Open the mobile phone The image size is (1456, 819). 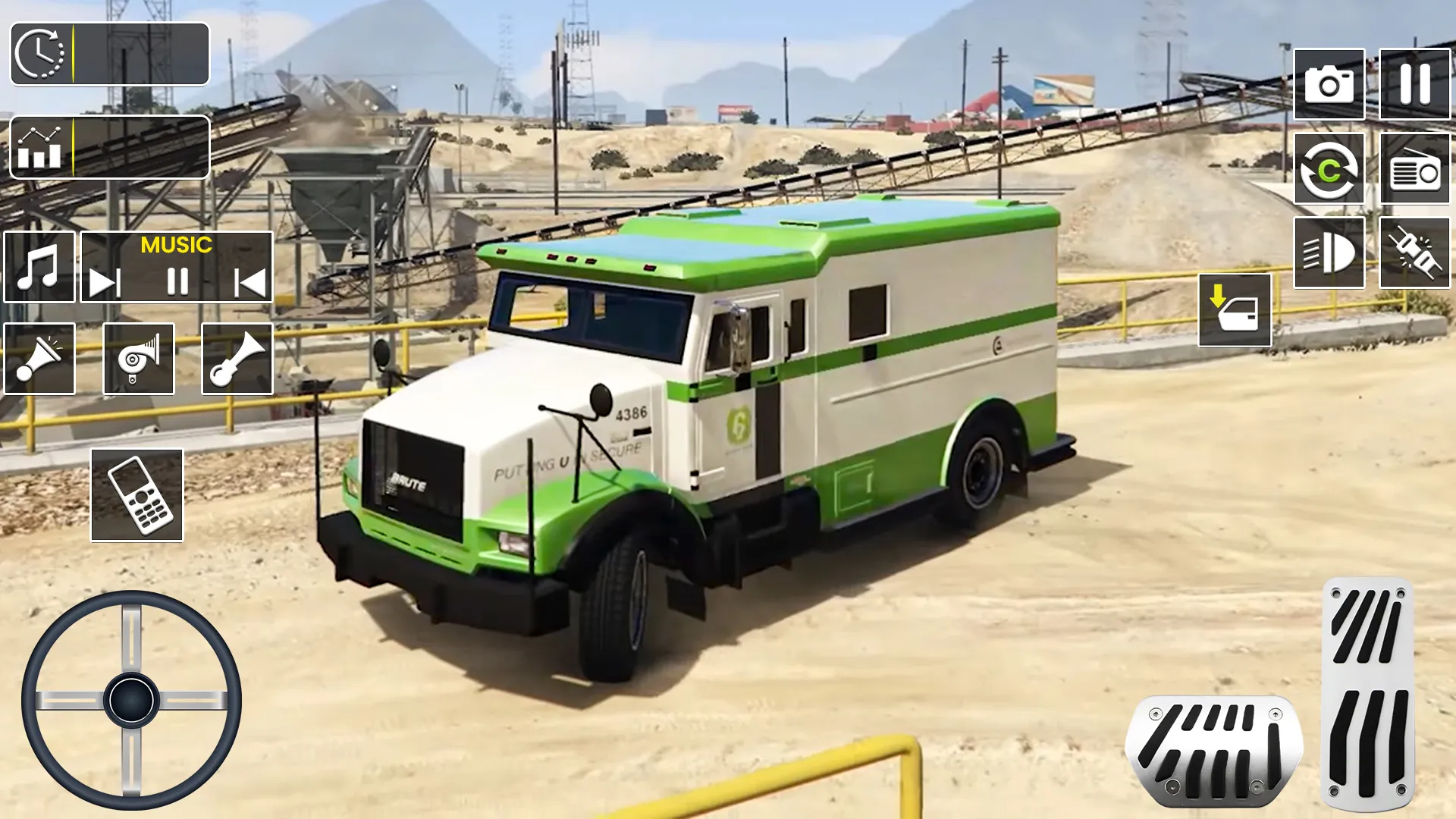[x=135, y=494]
